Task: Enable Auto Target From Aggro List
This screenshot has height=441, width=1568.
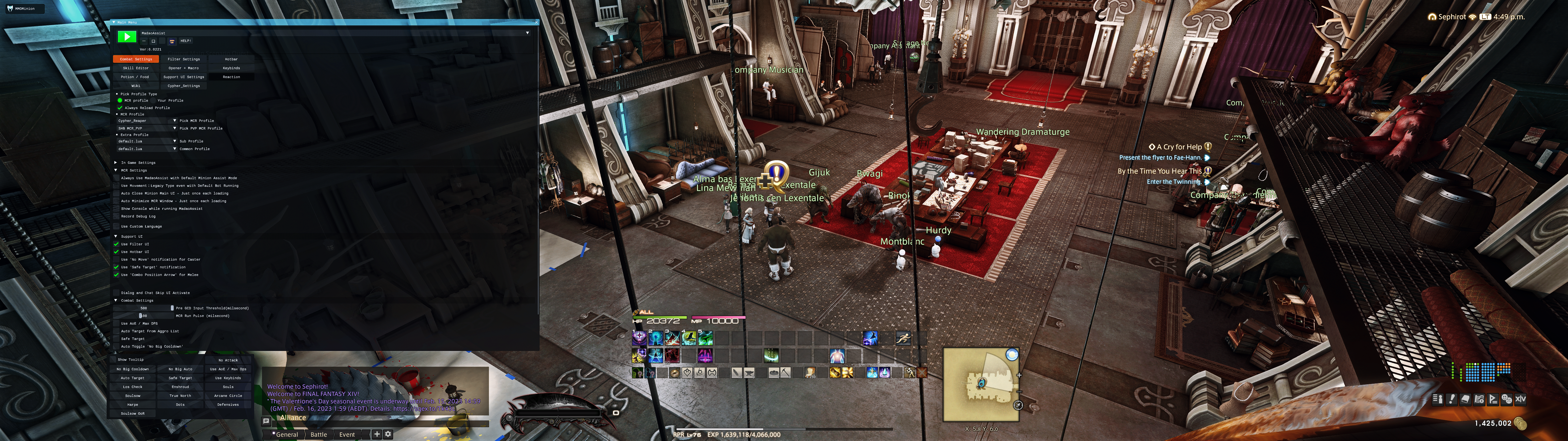Action: (x=116, y=331)
